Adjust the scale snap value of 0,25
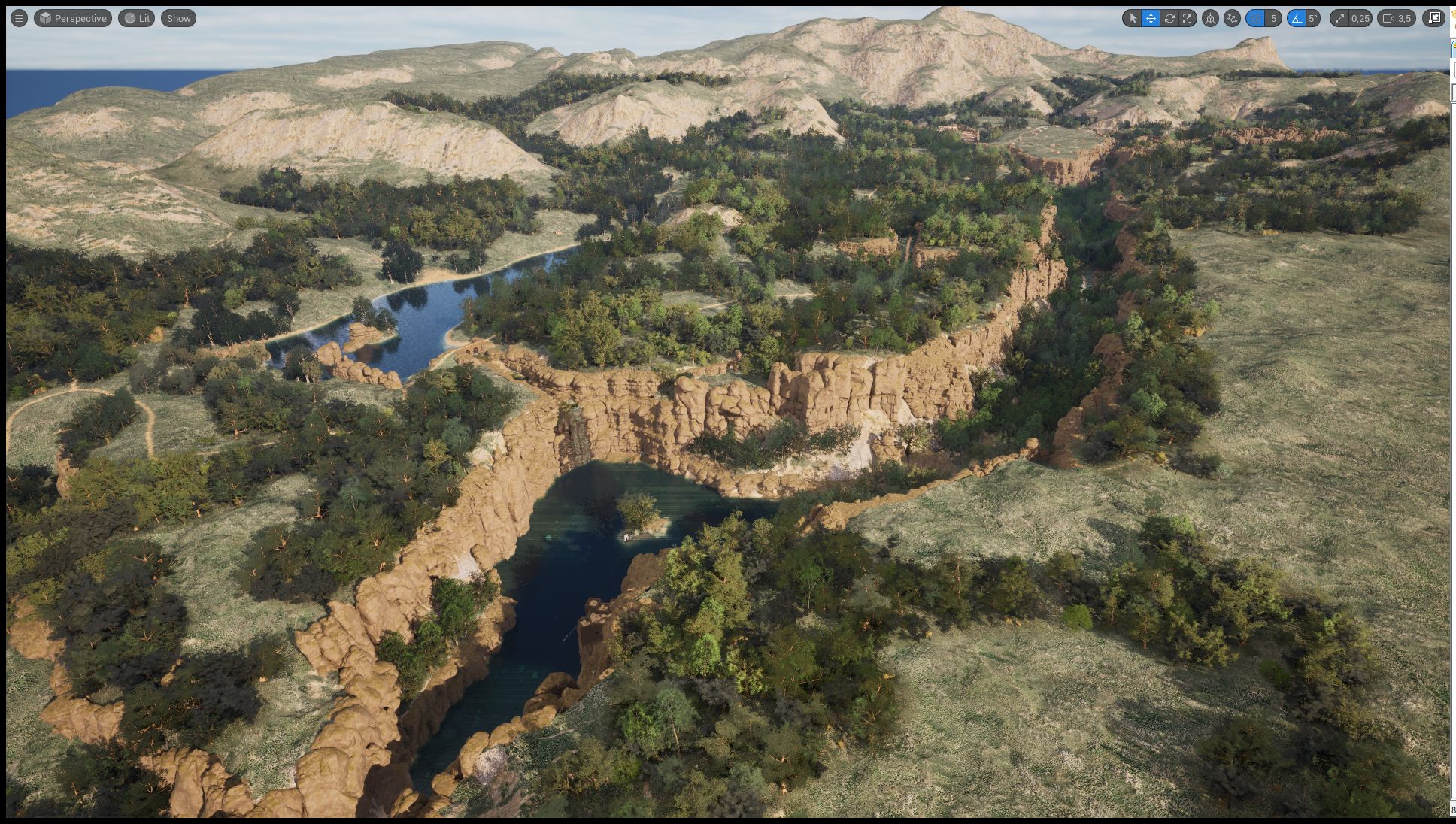This screenshot has height=824, width=1456. click(1362, 18)
